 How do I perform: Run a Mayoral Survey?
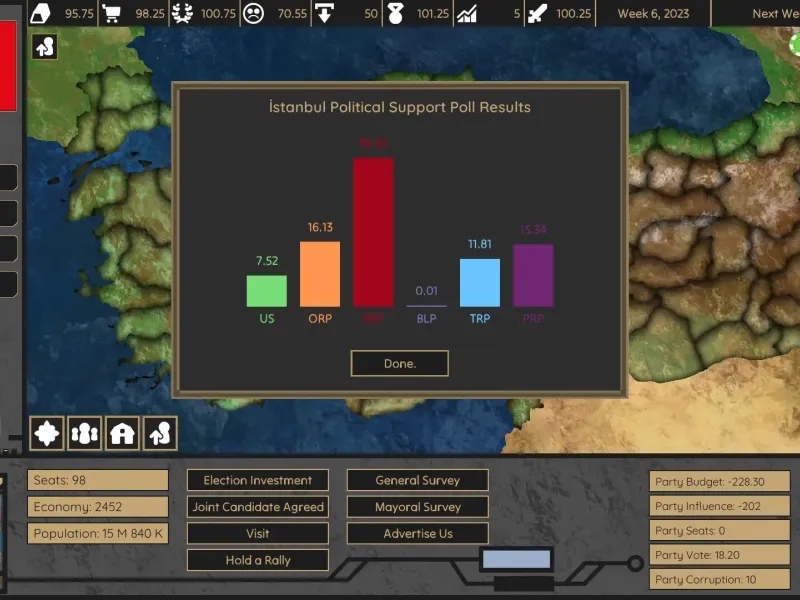pos(417,507)
